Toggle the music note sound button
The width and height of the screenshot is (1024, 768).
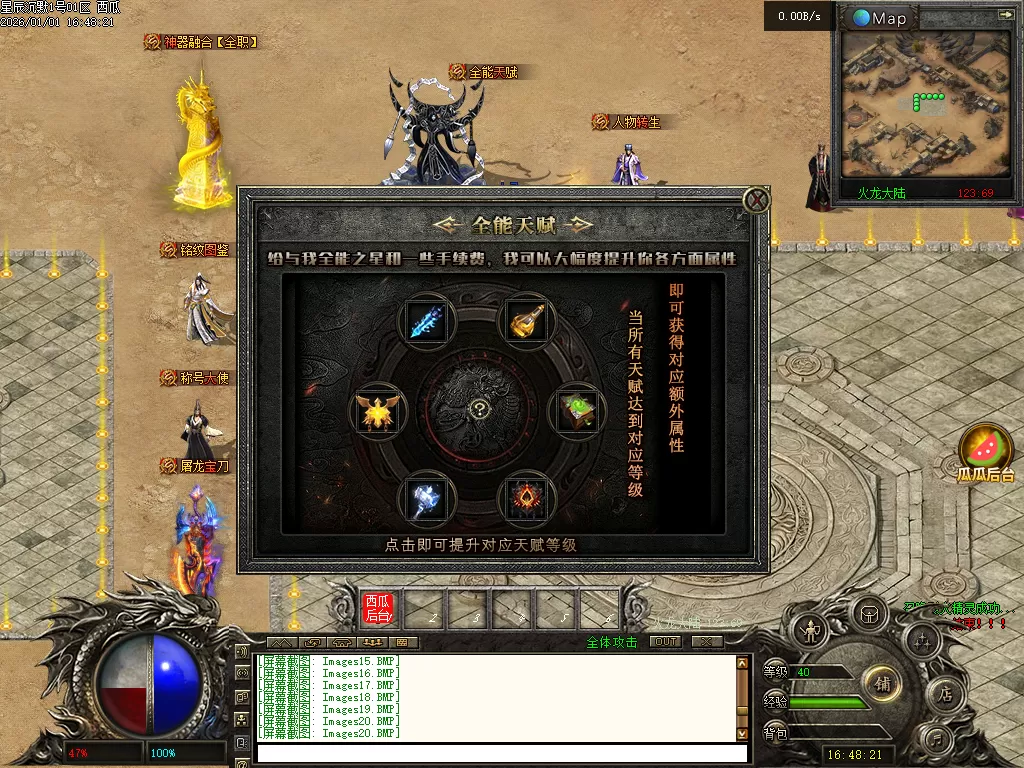pos(936,740)
